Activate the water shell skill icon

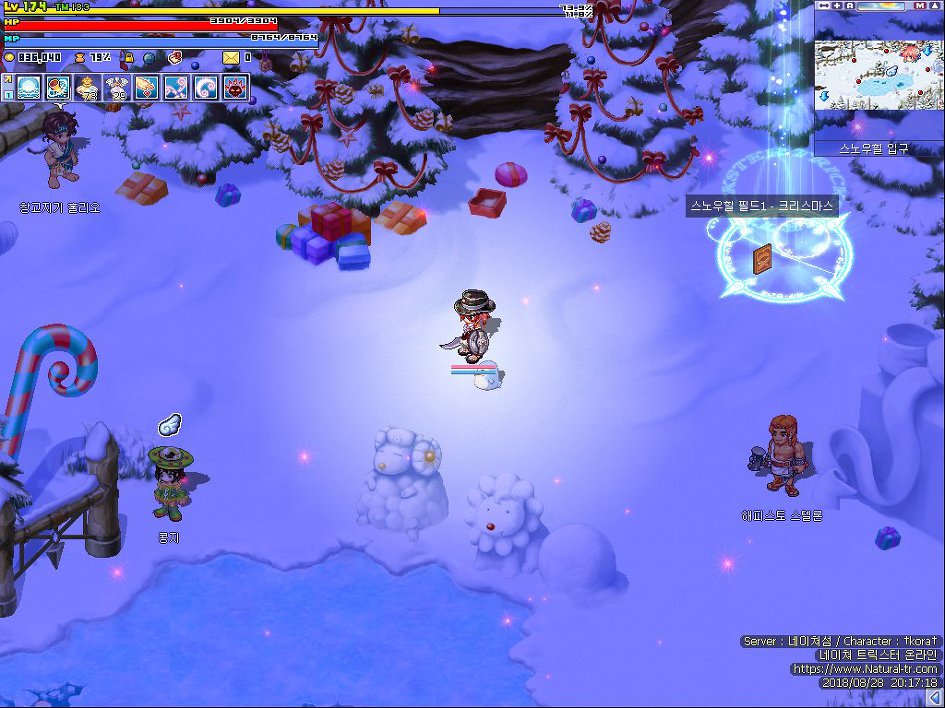[29, 88]
